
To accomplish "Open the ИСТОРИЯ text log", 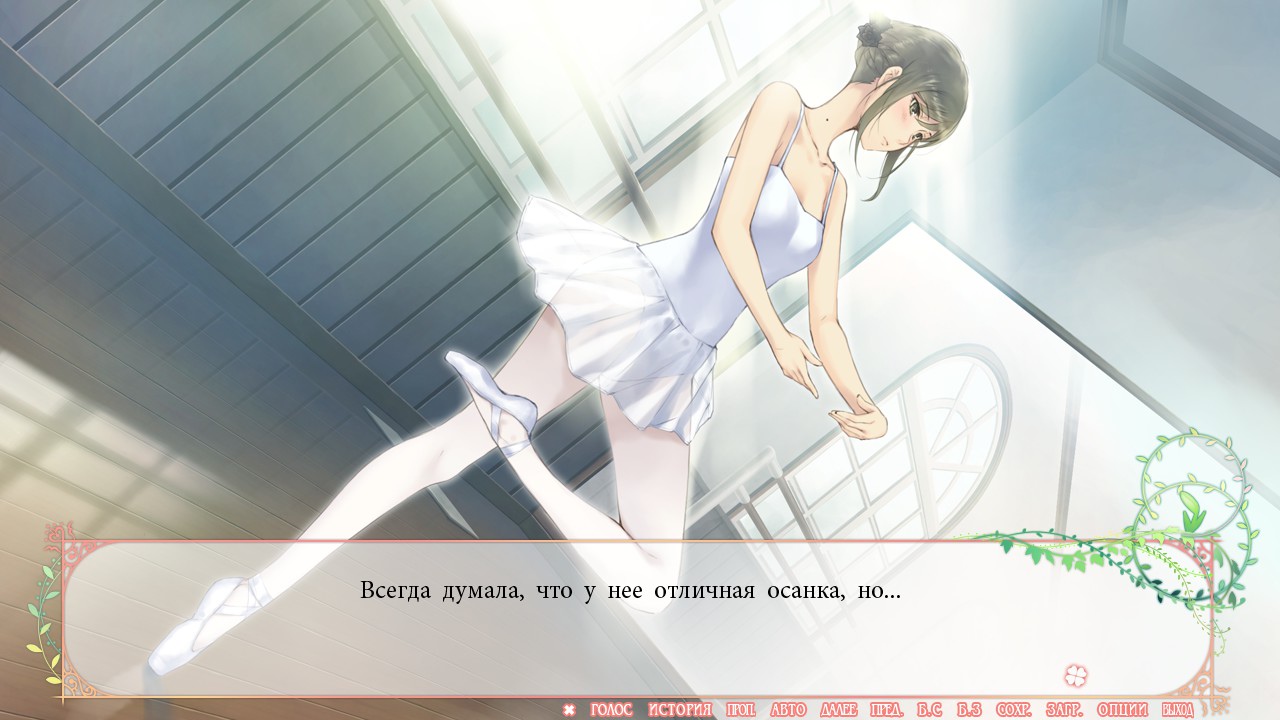I will pyautogui.click(x=680, y=710).
